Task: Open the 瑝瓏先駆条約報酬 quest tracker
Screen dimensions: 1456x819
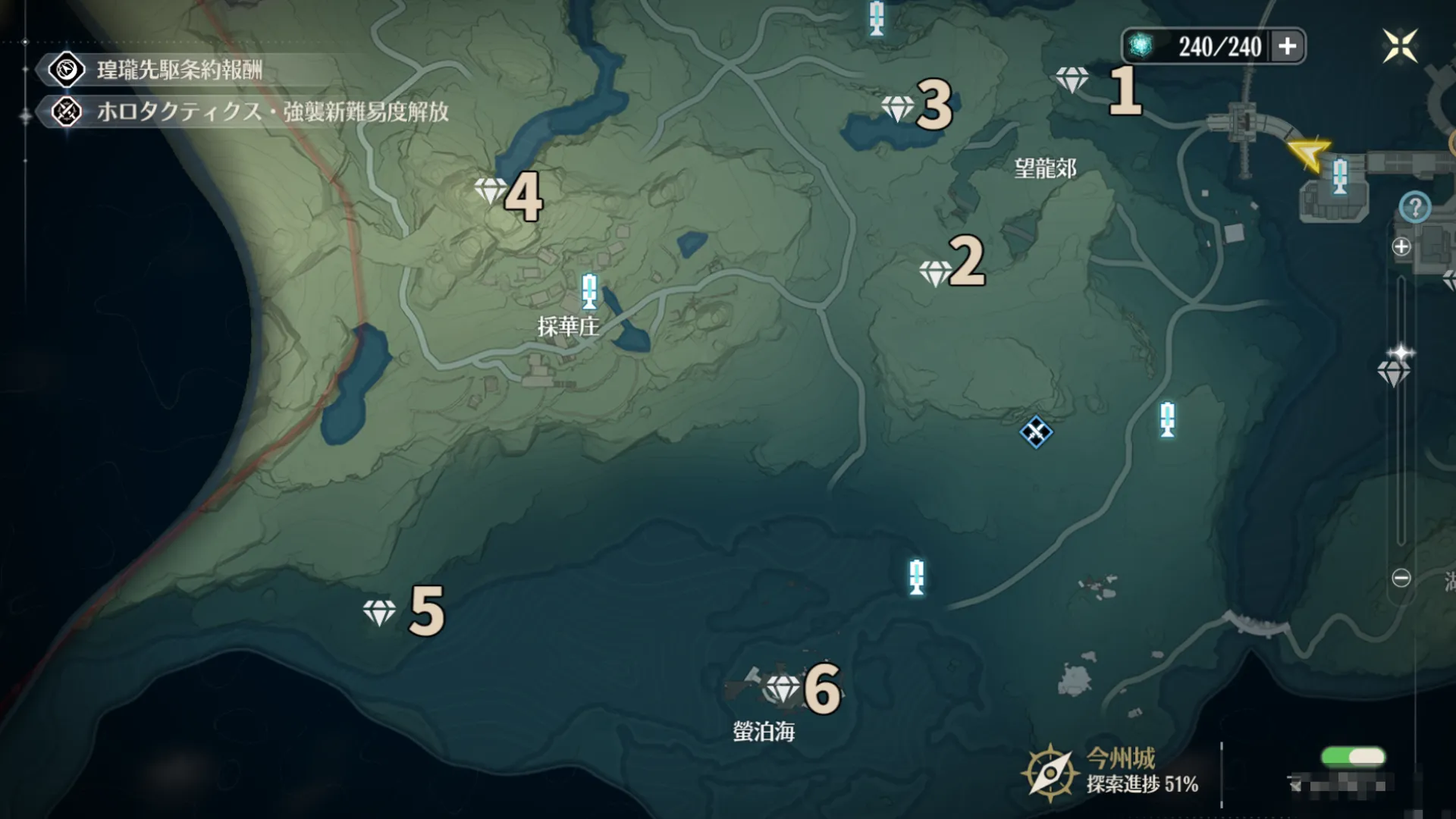Action: [x=179, y=71]
